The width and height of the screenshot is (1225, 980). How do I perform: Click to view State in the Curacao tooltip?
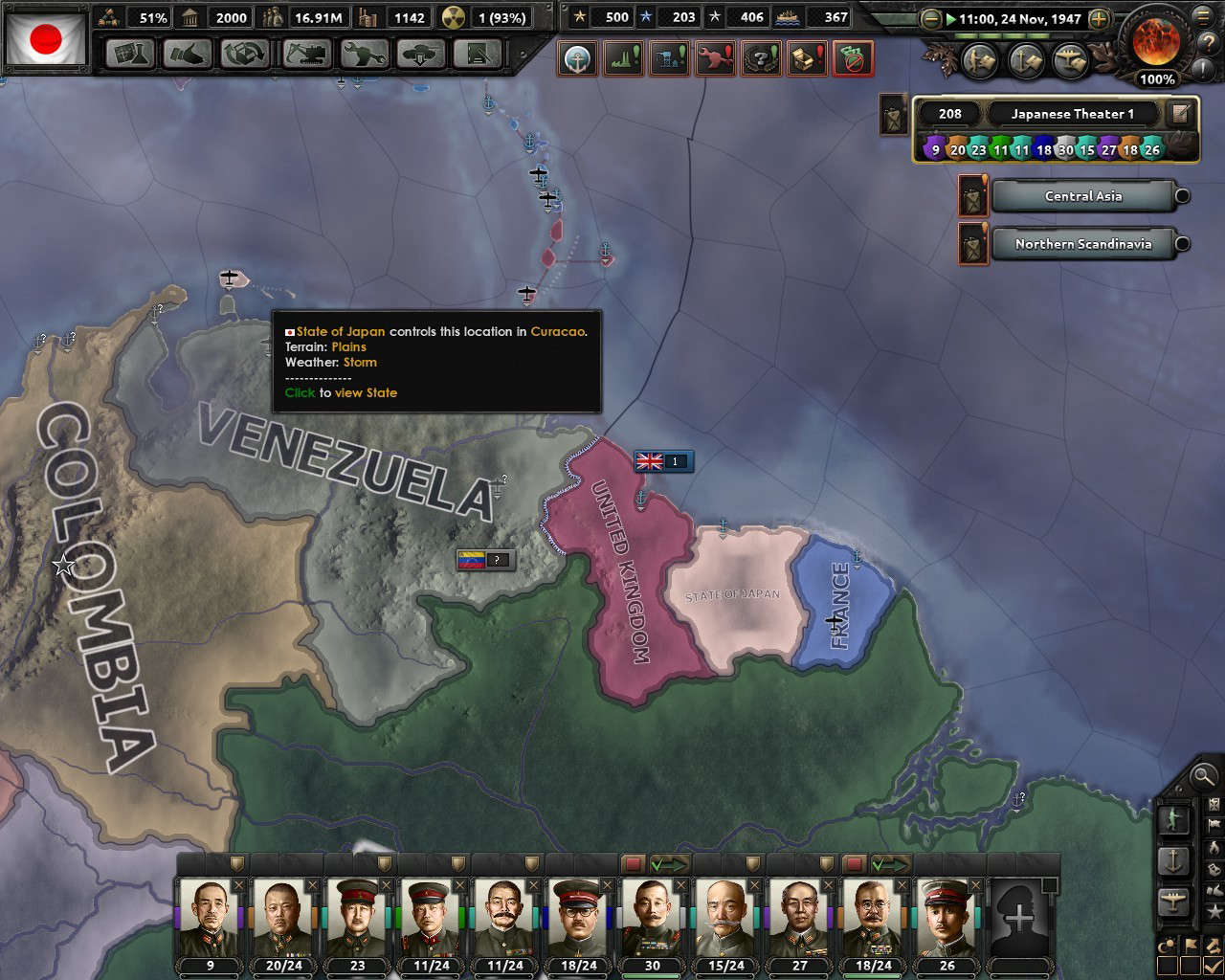341,392
